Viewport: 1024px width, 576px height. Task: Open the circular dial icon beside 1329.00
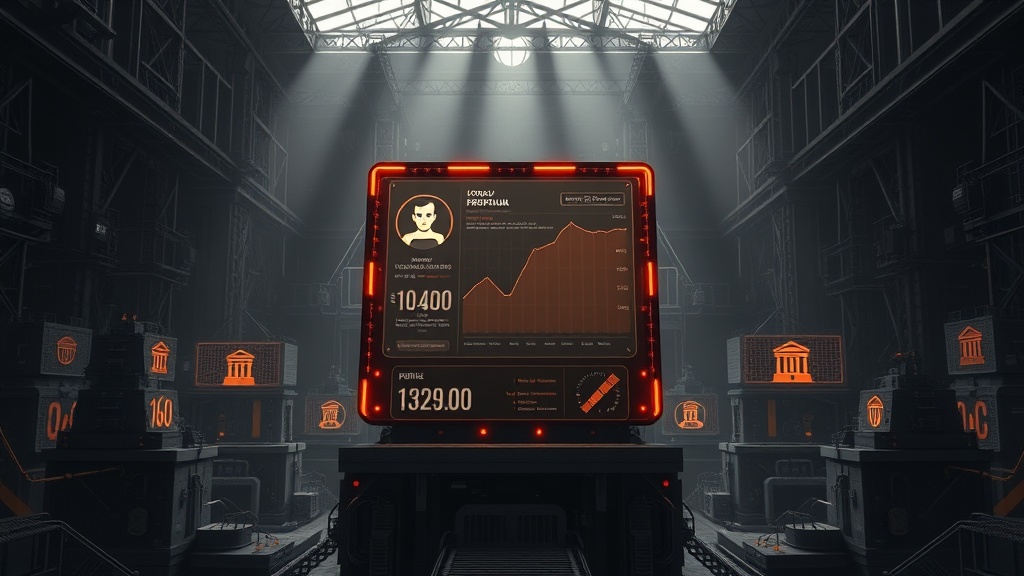(x=599, y=393)
